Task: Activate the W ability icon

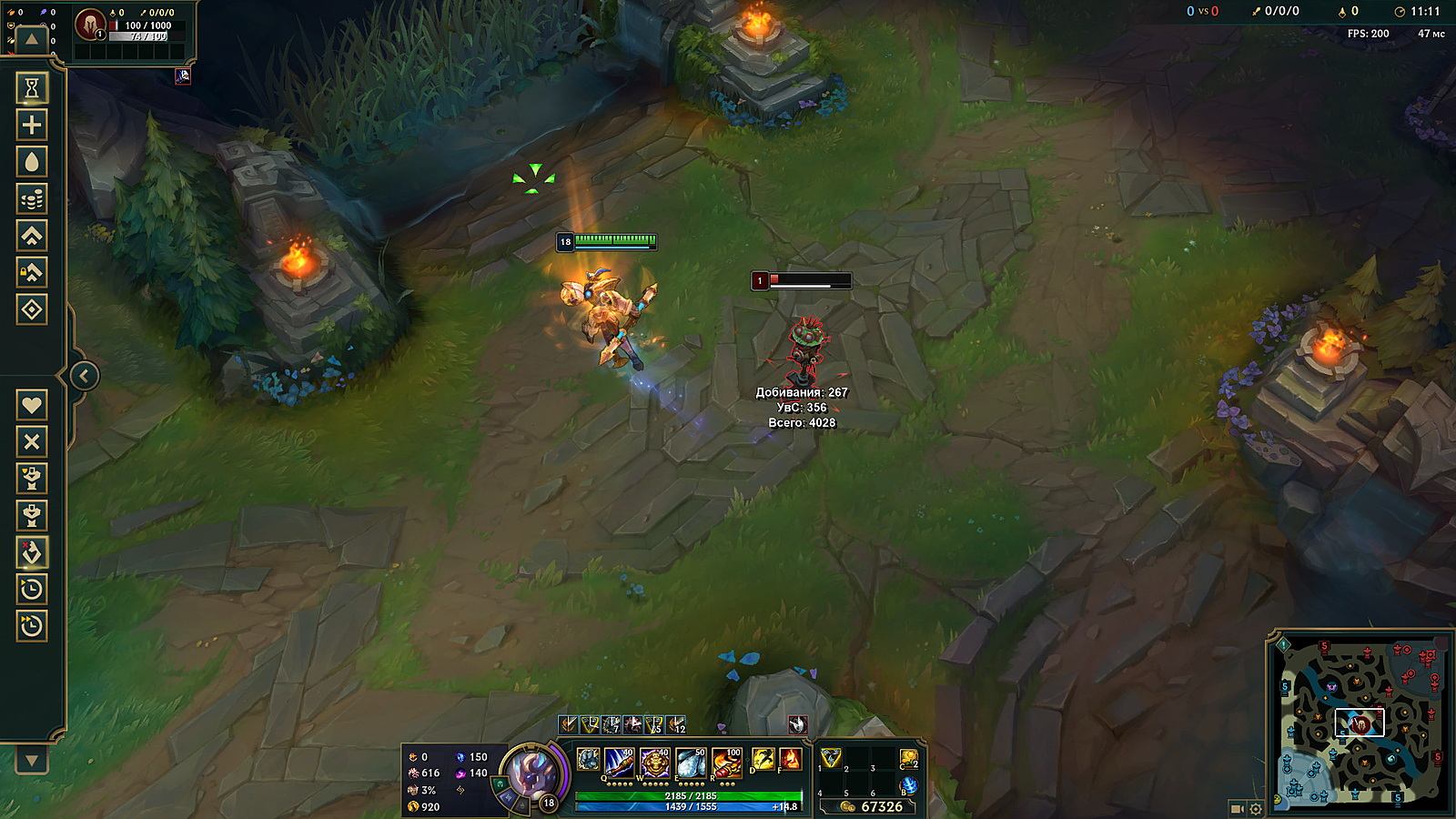Action: click(x=654, y=762)
